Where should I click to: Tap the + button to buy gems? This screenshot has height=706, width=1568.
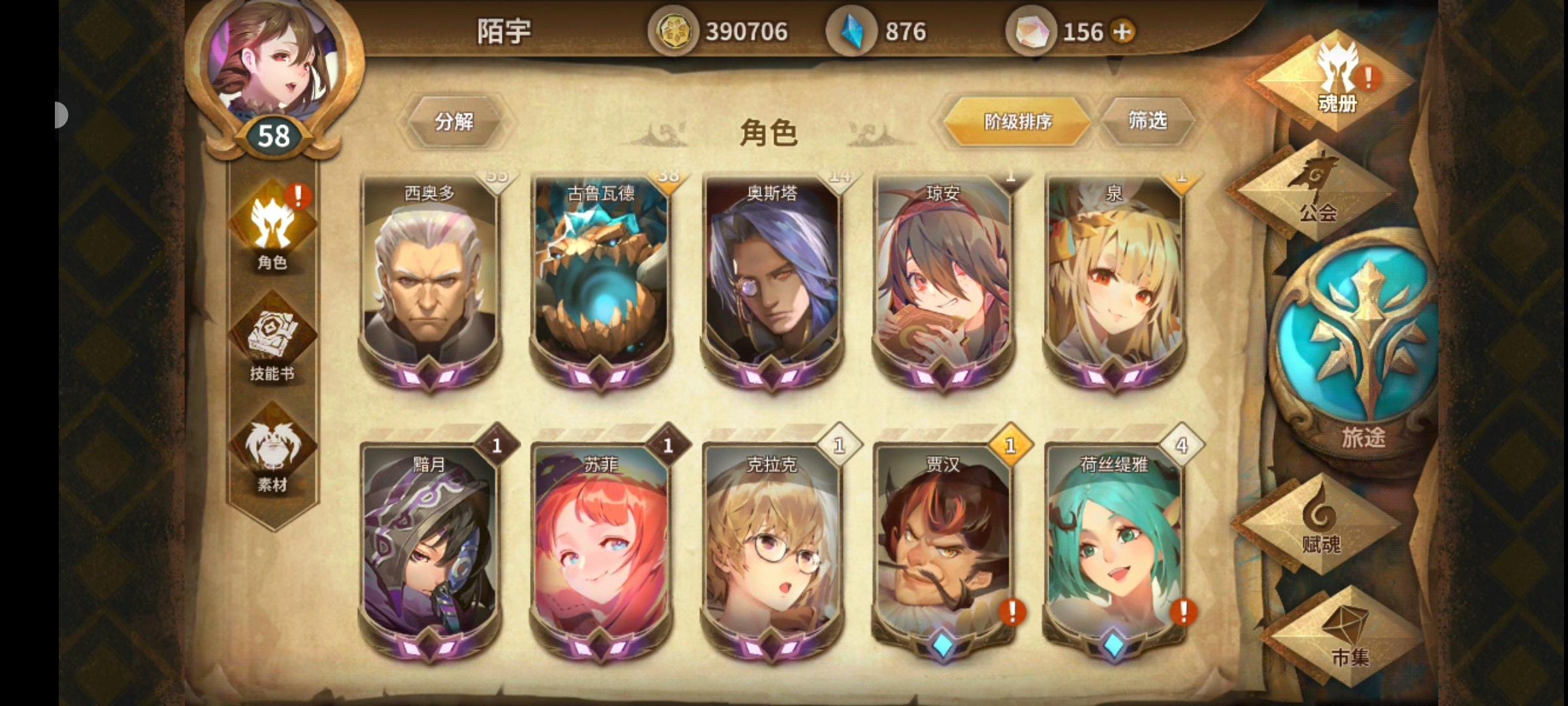(x=1125, y=31)
